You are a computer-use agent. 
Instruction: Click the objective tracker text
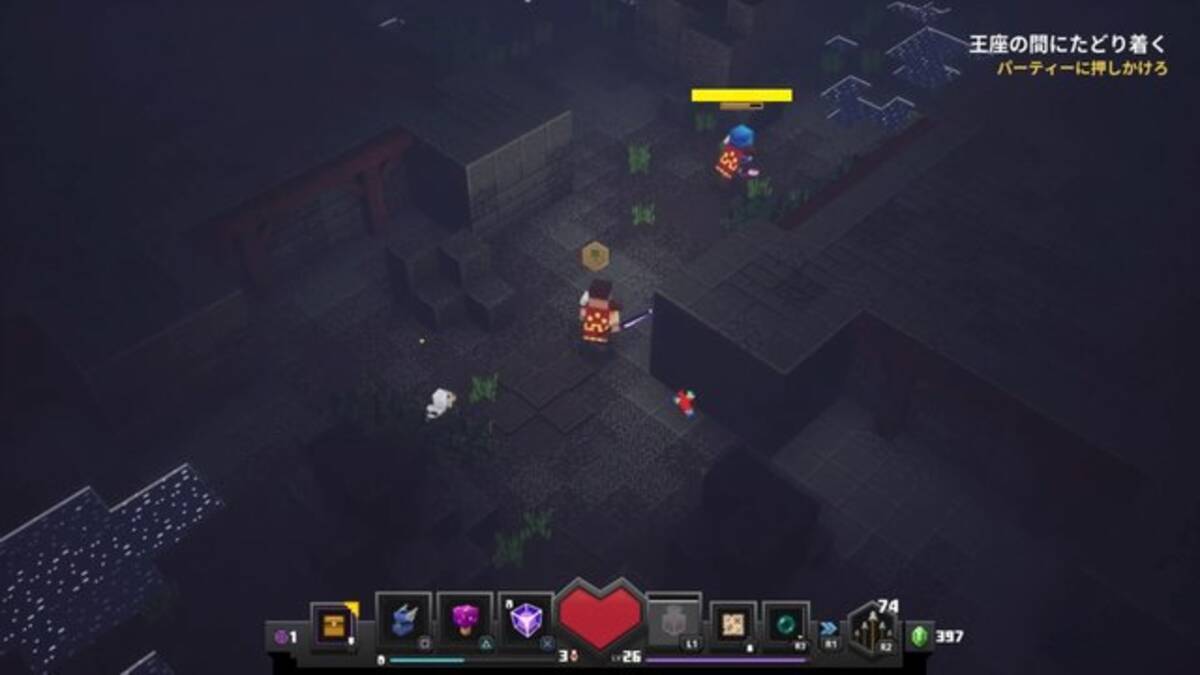(1067, 44)
